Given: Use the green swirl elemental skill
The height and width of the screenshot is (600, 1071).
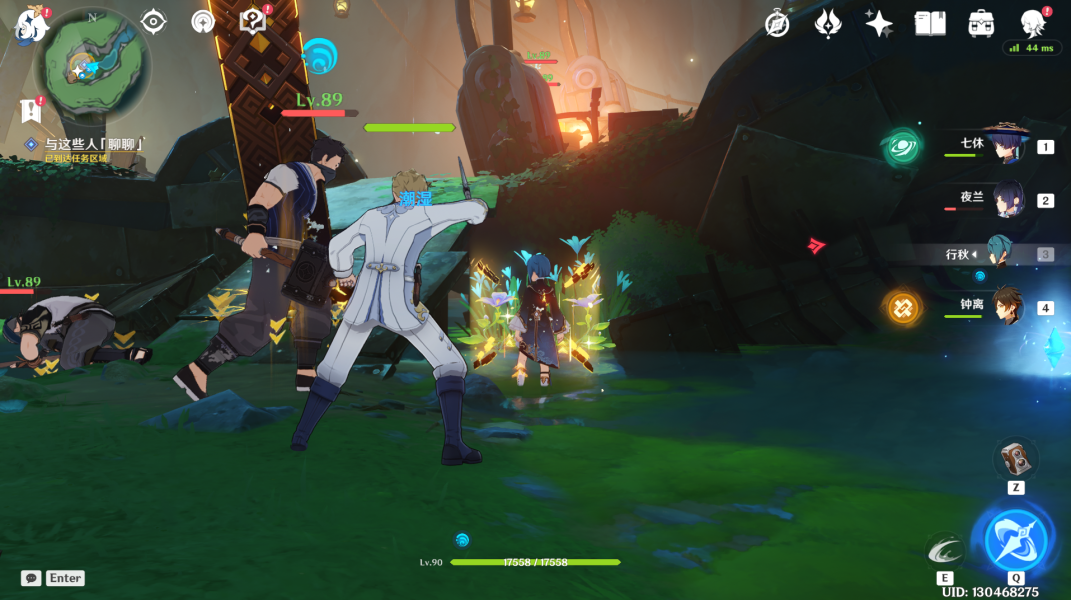Looking at the screenshot, I should click(945, 550).
